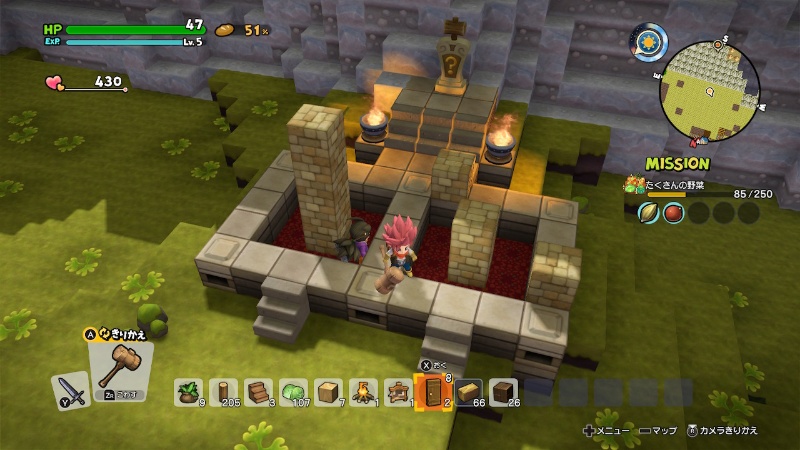Viewport: 800px width, 450px height.
Task: Select the wood log stack of 205
Action: click(222, 391)
